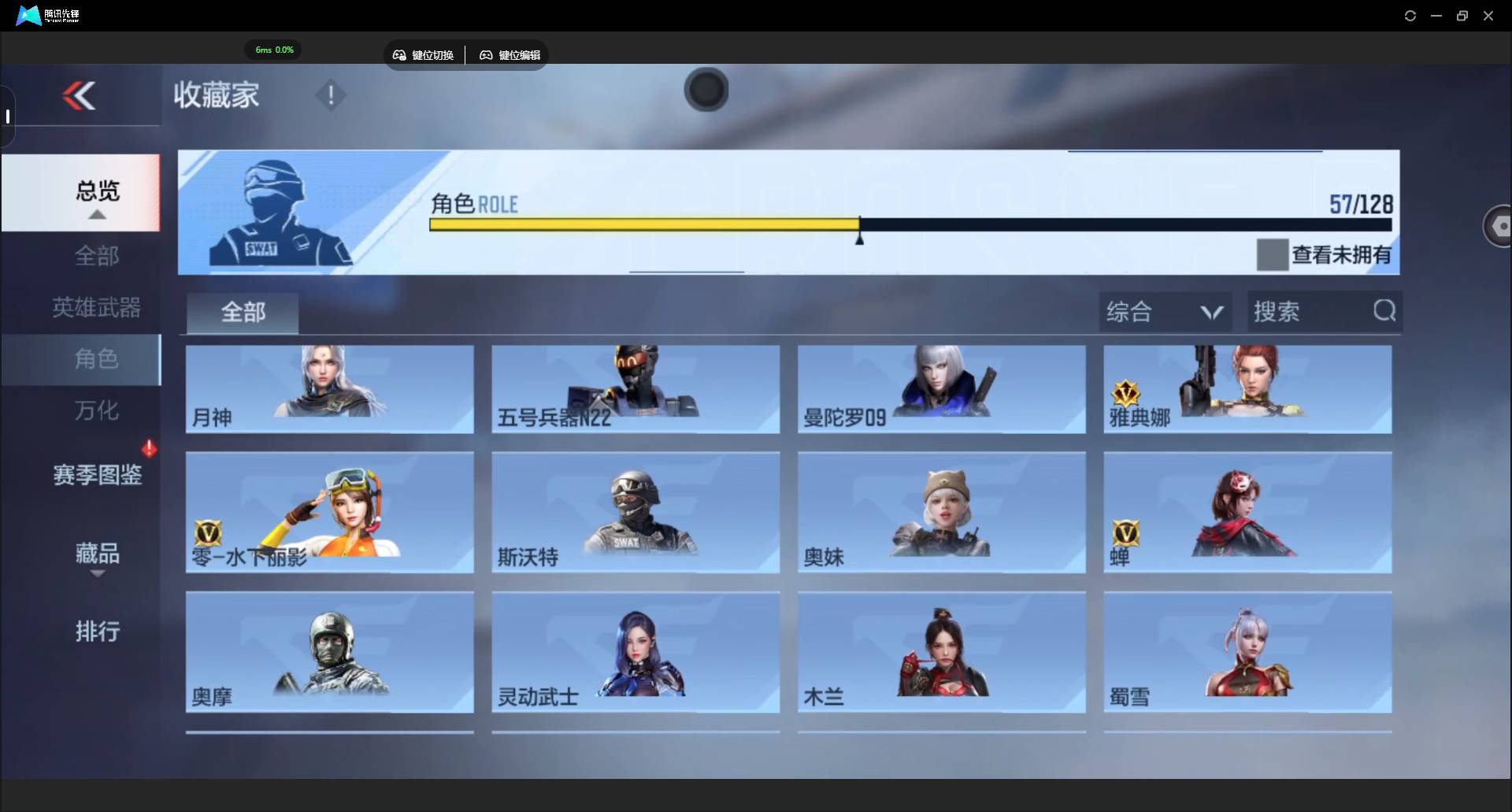Open the 综合 sorting dropdown
This screenshot has width=1512, height=812.
[x=1164, y=311]
